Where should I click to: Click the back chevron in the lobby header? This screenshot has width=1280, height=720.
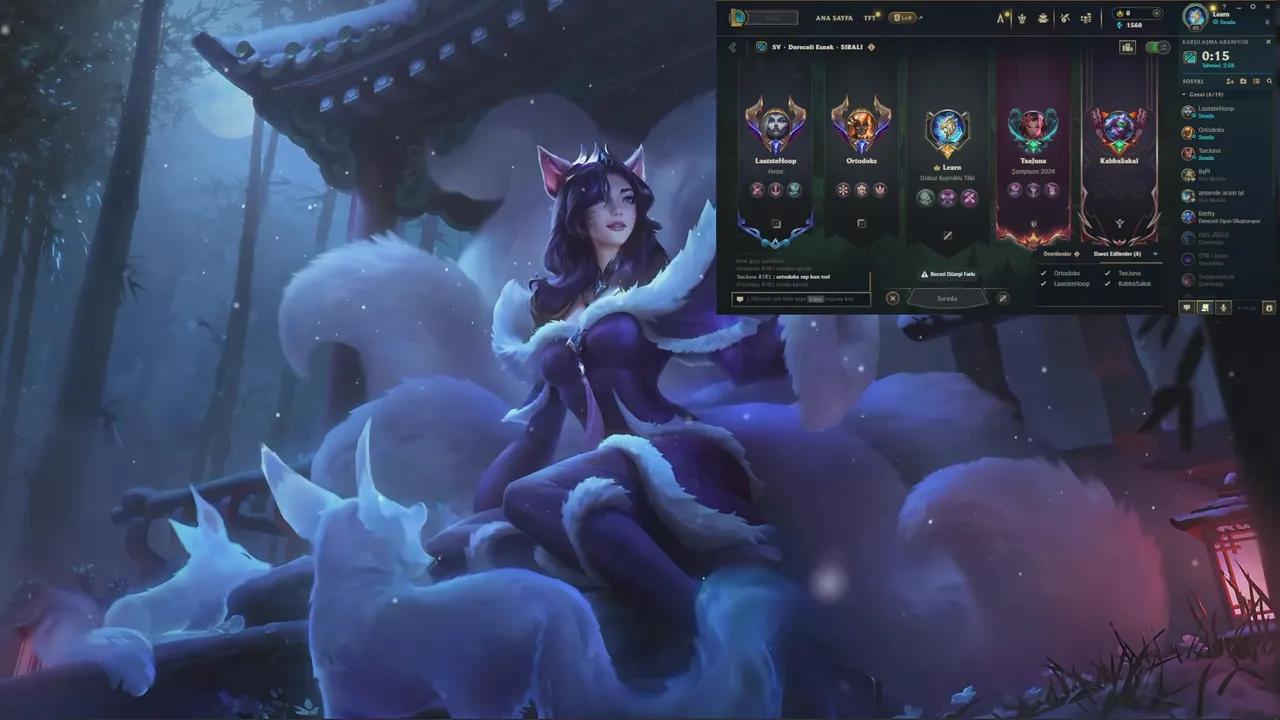tap(731, 47)
